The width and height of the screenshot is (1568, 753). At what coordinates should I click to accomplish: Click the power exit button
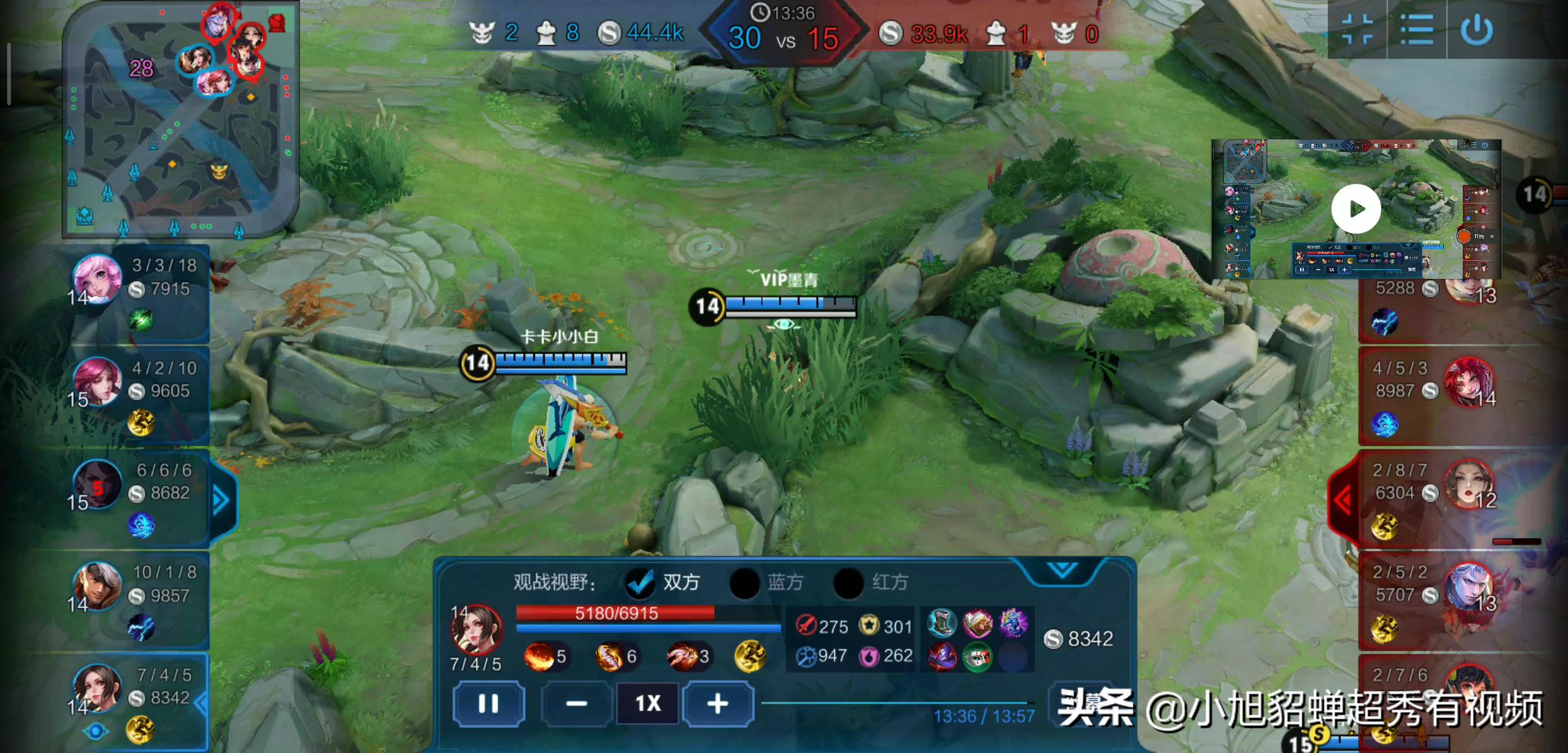click(x=1476, y=30)
